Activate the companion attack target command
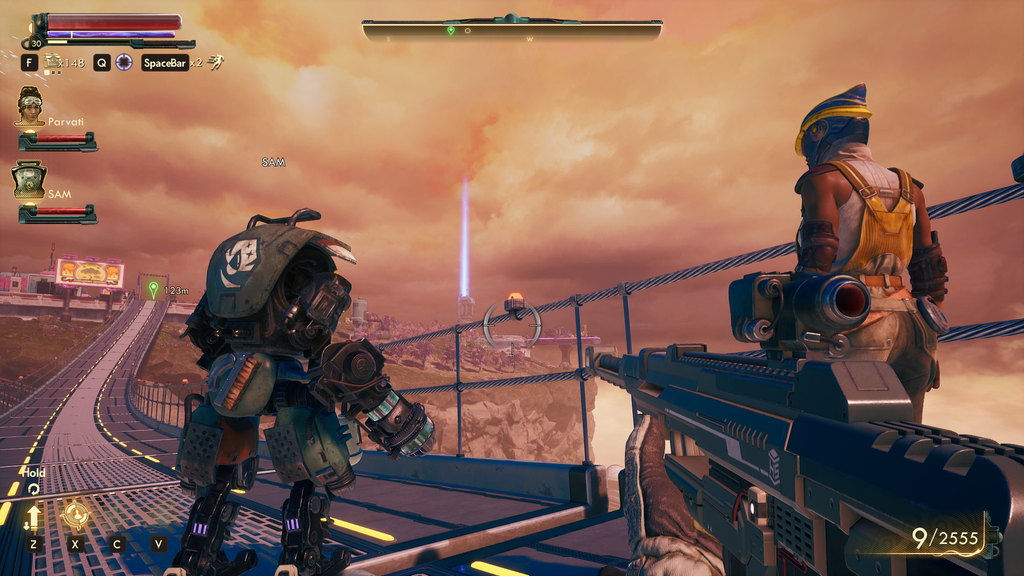The height and width of the screenshot is (576, 1024). 75,515
